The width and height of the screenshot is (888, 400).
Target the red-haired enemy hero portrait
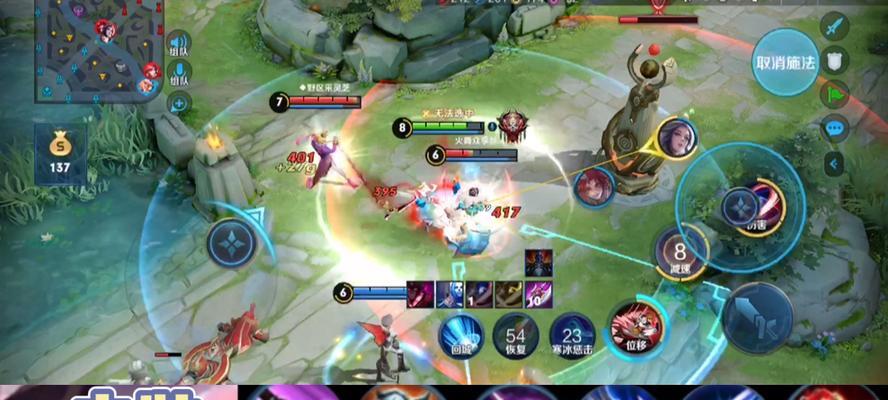(x=594, y=188)
